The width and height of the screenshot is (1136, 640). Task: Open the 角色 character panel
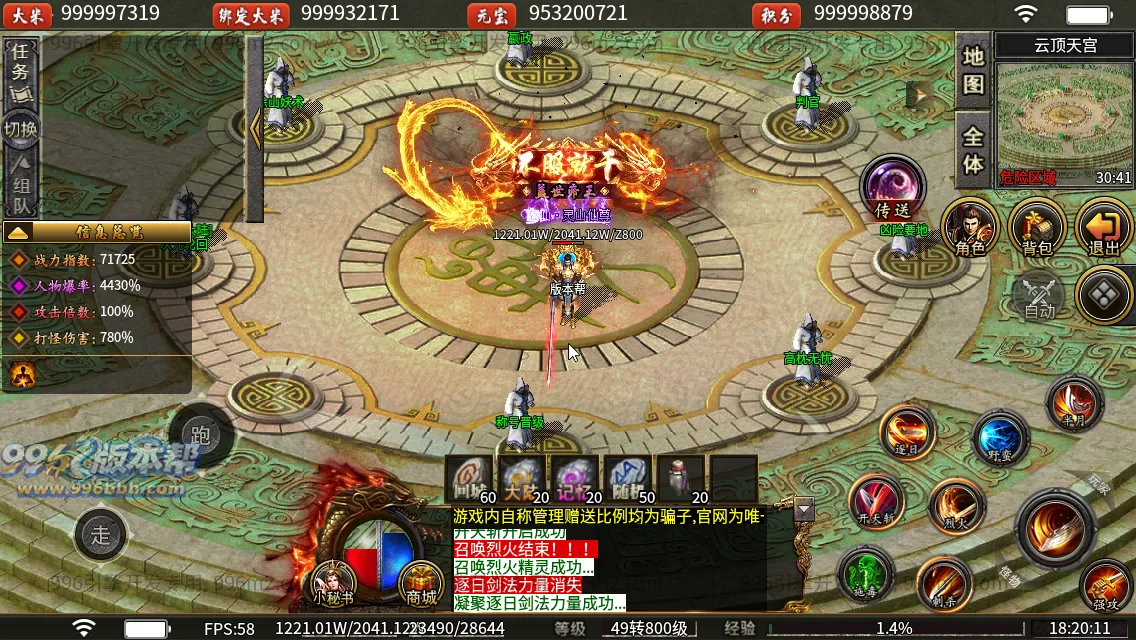969,226
